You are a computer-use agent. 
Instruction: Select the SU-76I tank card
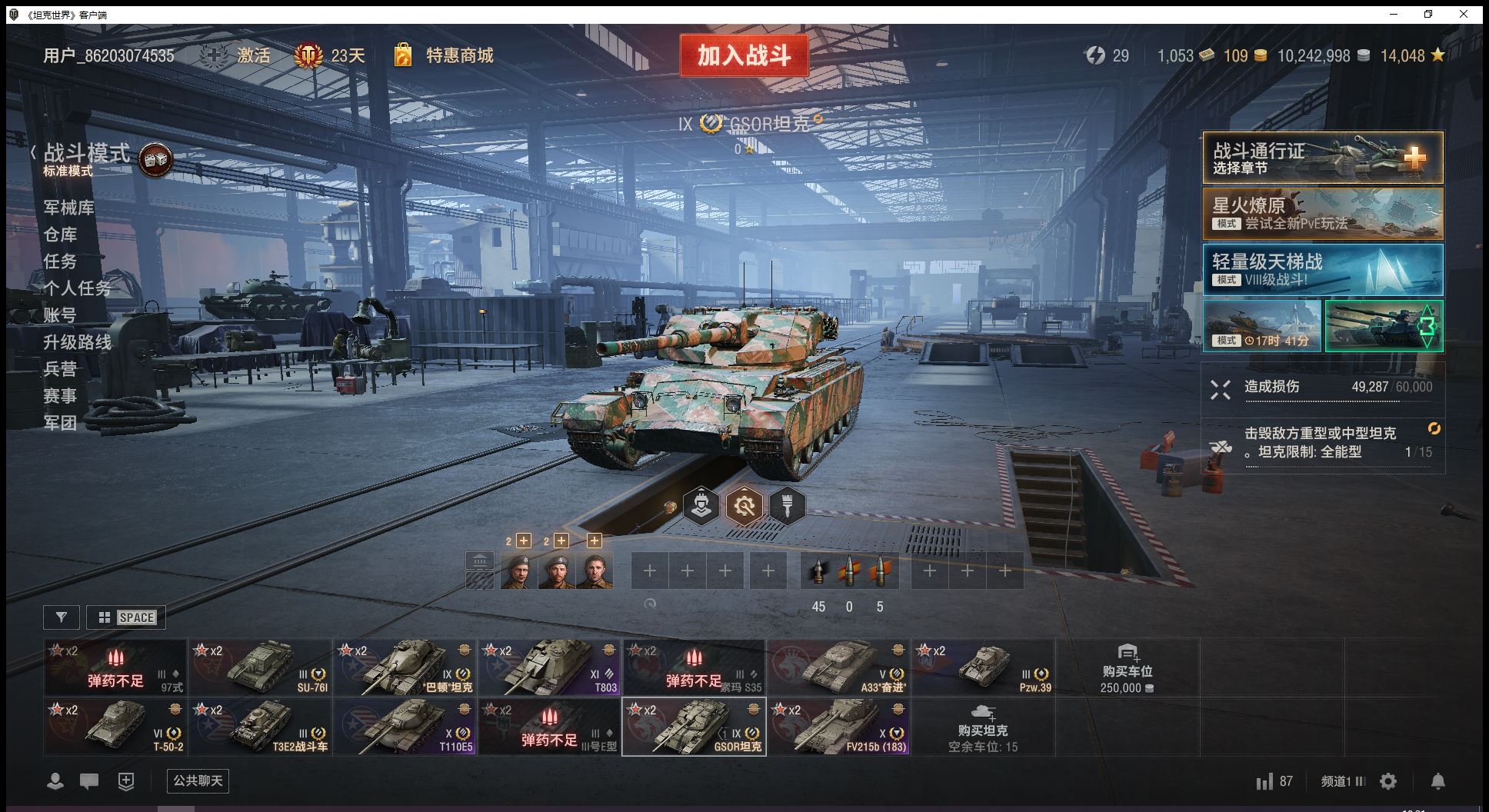click(x=261, y=667)
